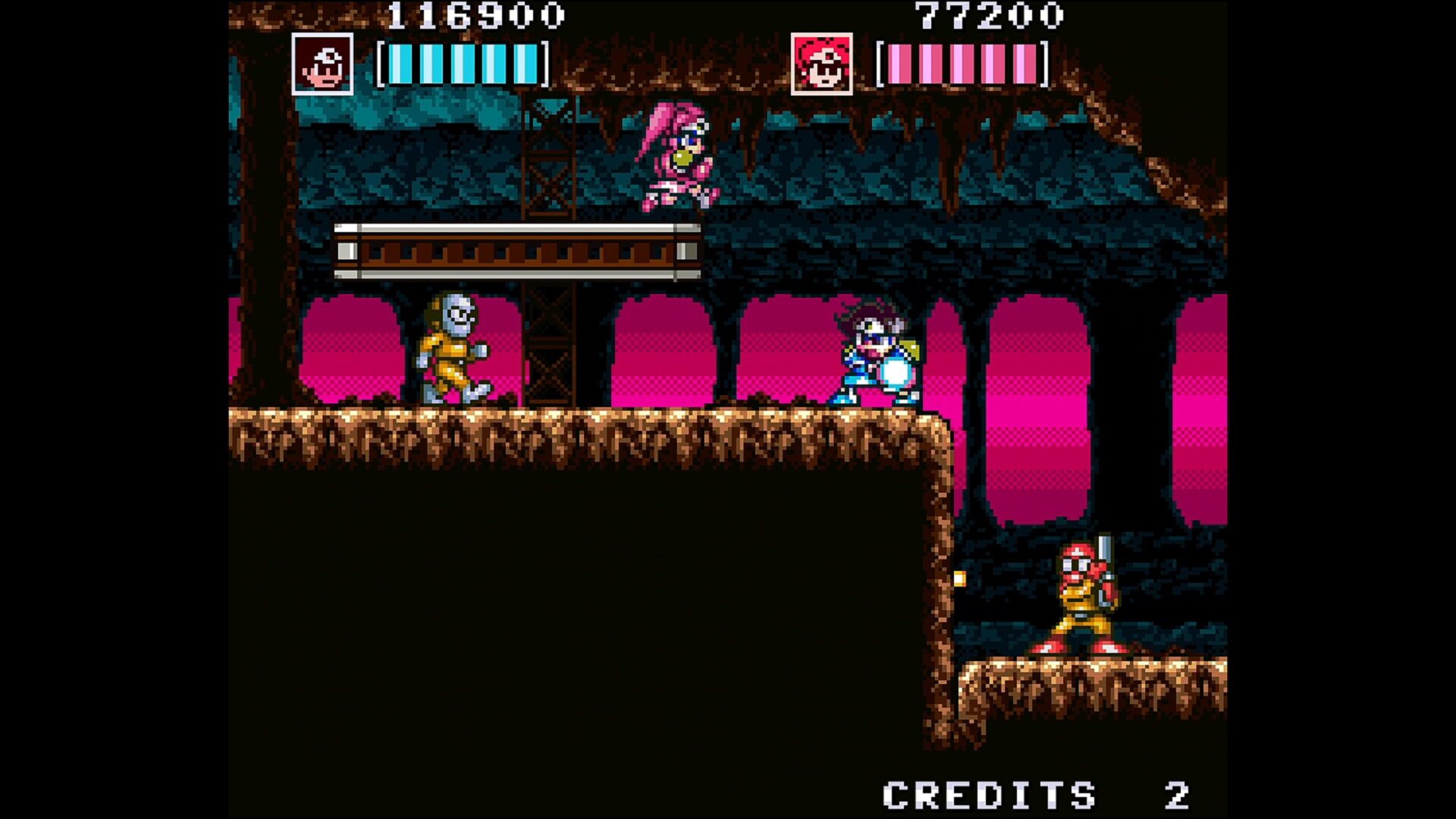Click the small glowing pickup near the cliff edge
The image size is (1456, 819).
pos(960,579)
